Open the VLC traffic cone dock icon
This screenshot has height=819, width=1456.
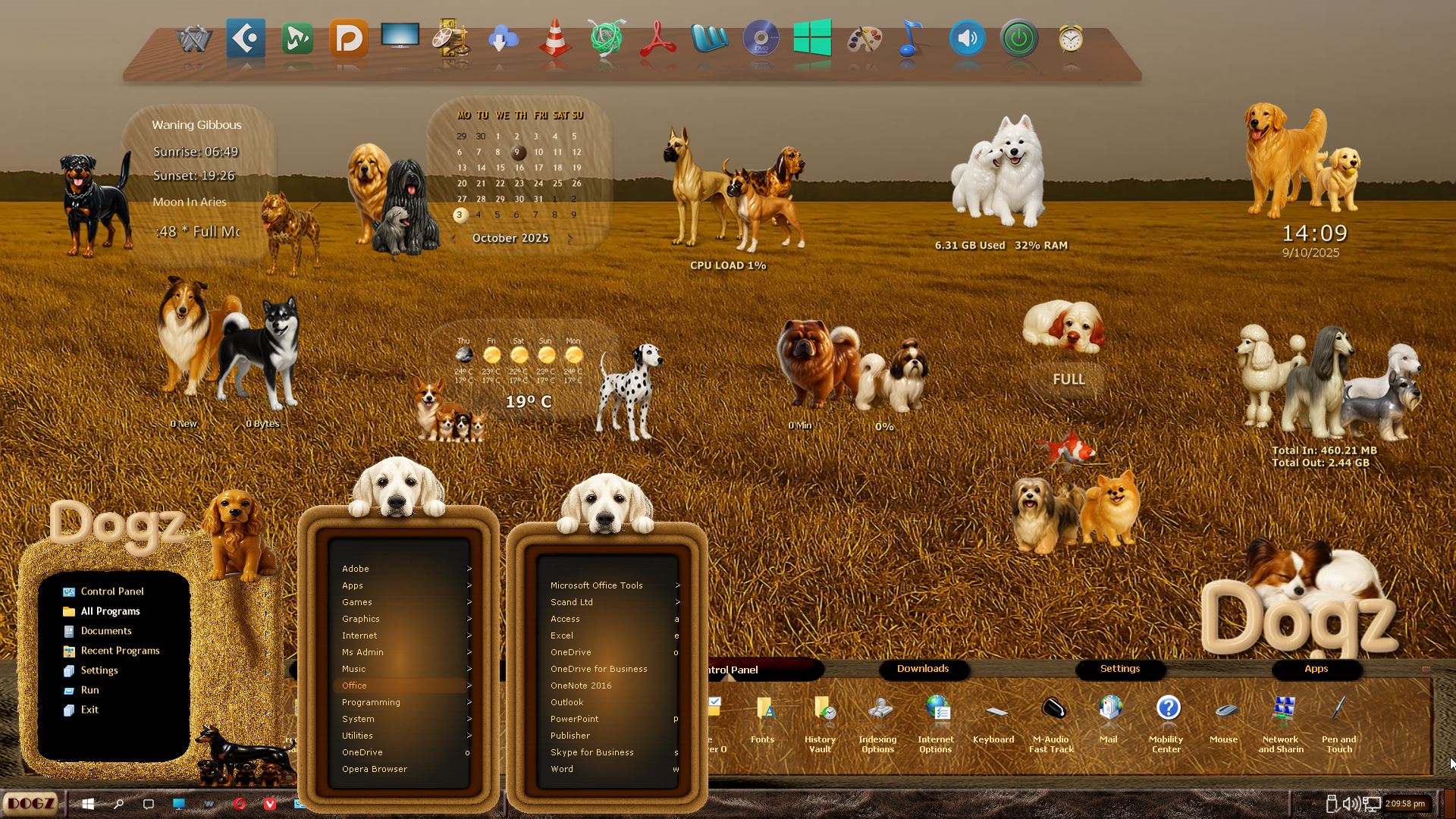pyautogui.click(x=555, y=38)
